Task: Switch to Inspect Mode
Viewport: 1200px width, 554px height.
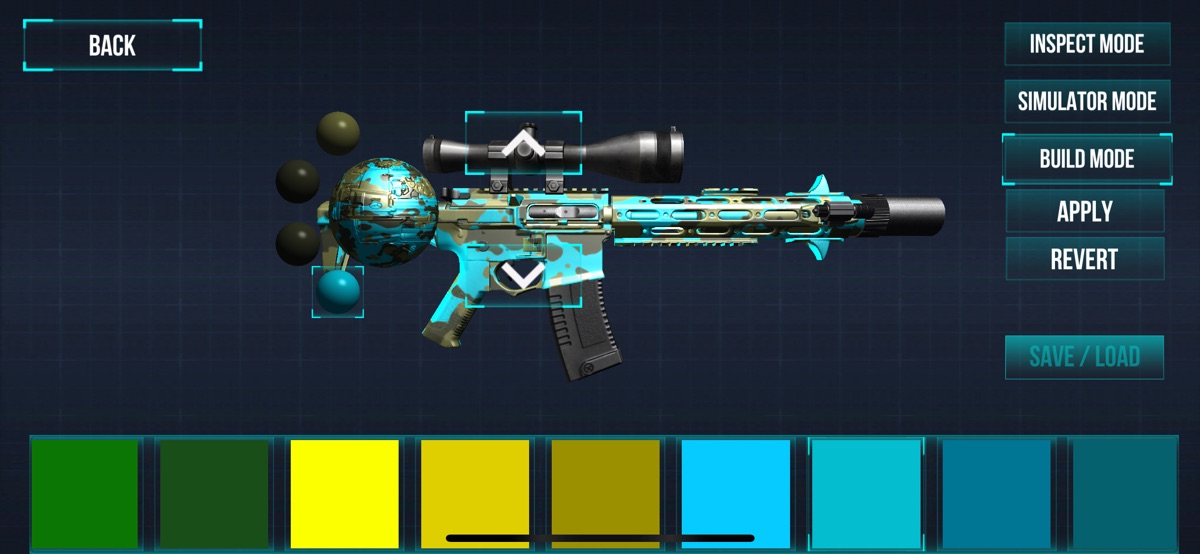Action: (x=1086, y=44)
